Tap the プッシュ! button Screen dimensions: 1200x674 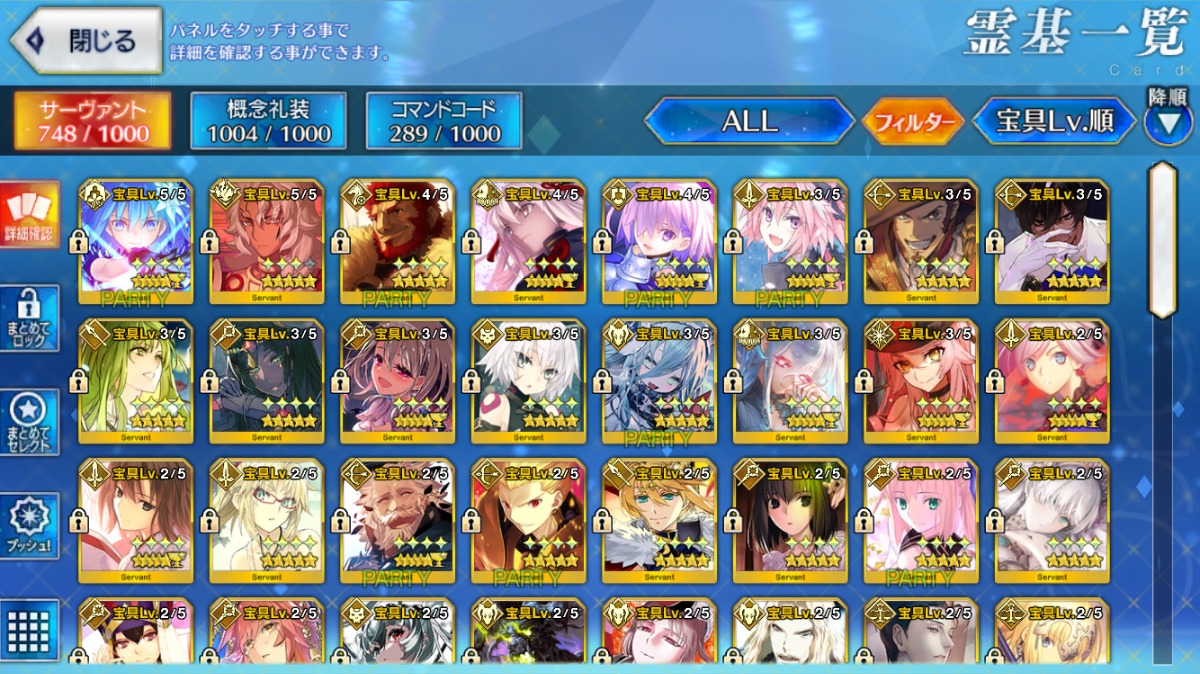point(30,525)
